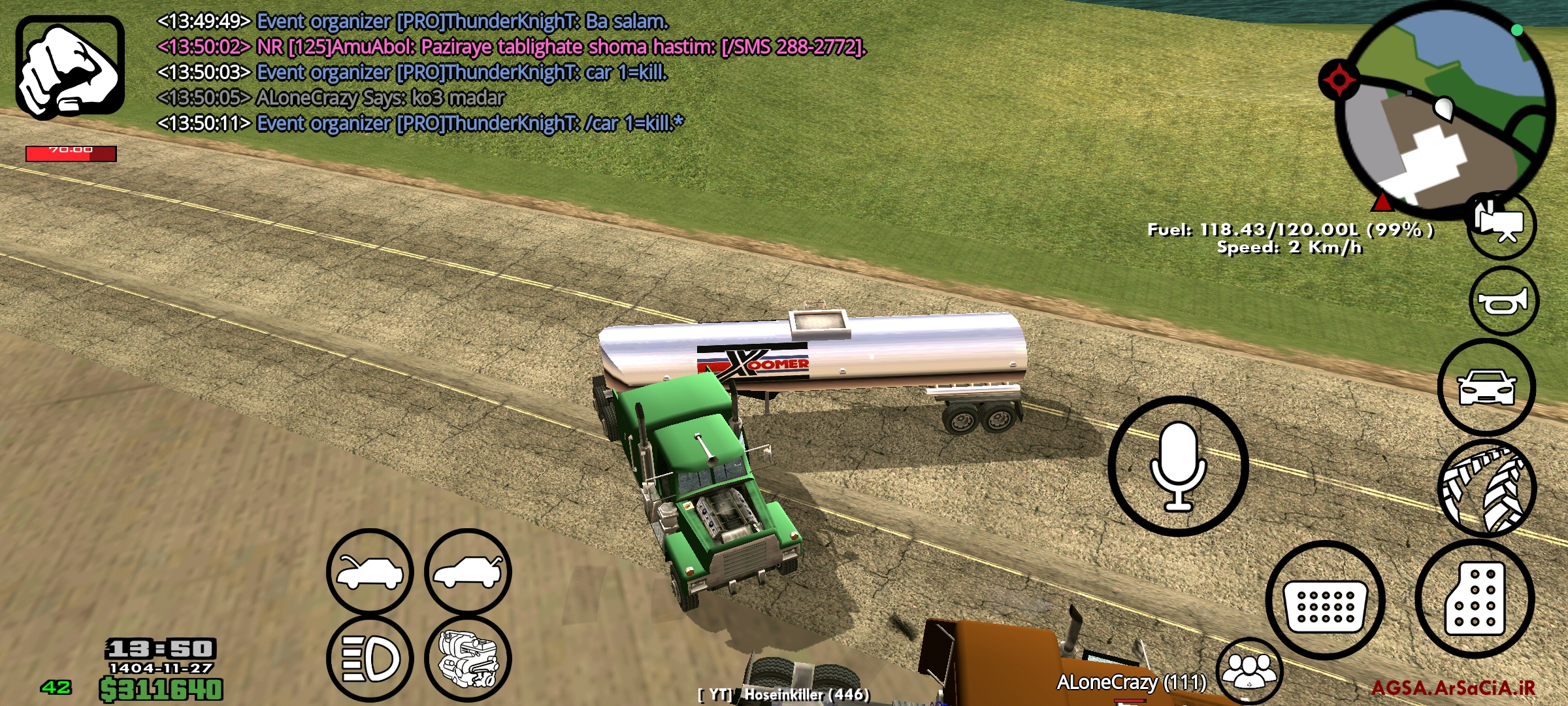Tap the car icon button

click(1486, 387)
